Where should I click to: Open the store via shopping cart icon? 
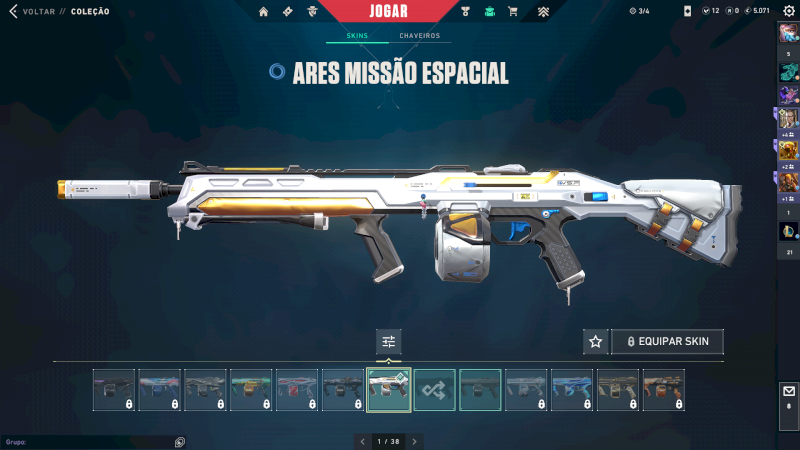click(513, 12)
